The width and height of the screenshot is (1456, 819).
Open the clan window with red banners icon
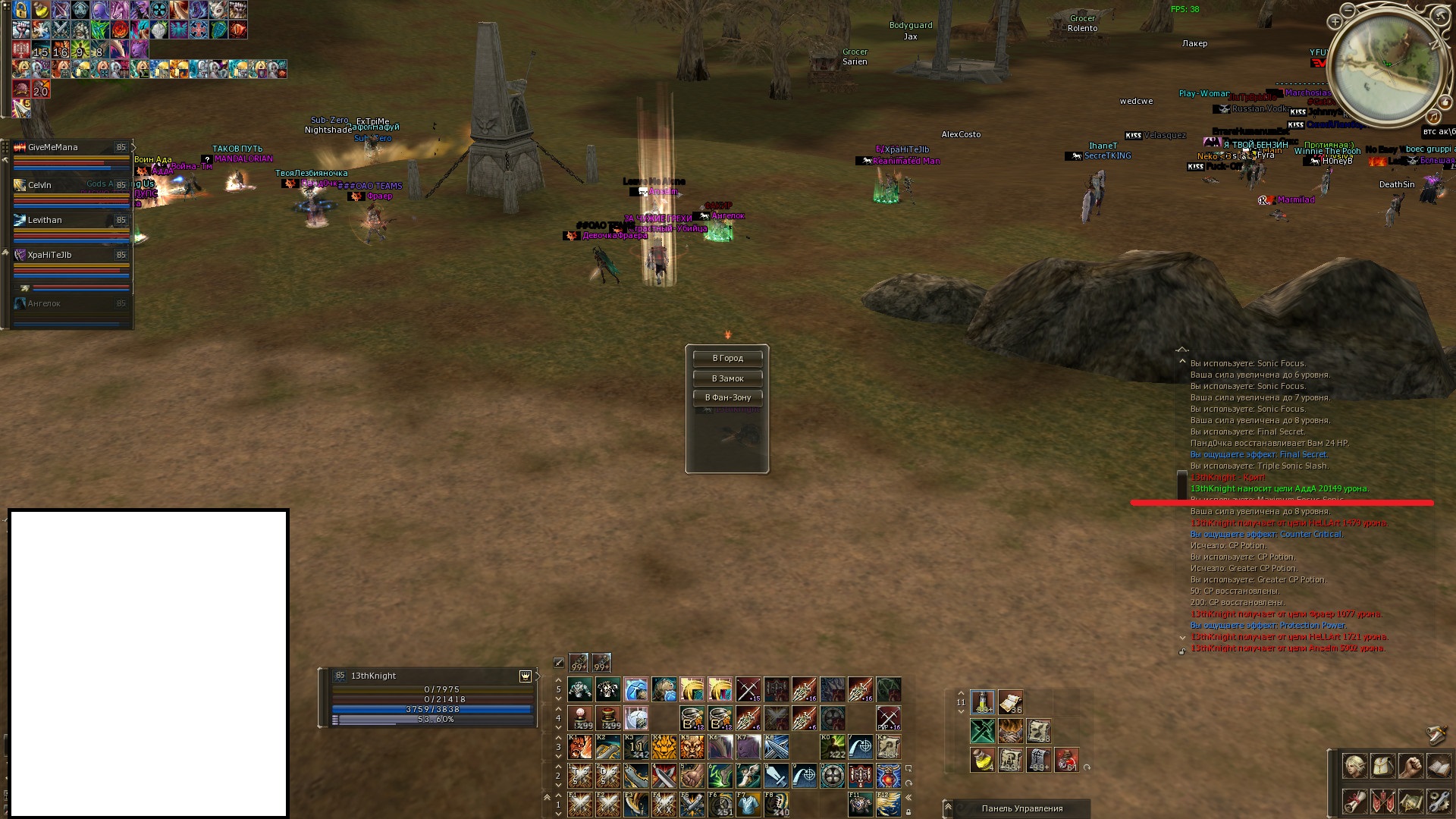click(x=1382, y=801)
